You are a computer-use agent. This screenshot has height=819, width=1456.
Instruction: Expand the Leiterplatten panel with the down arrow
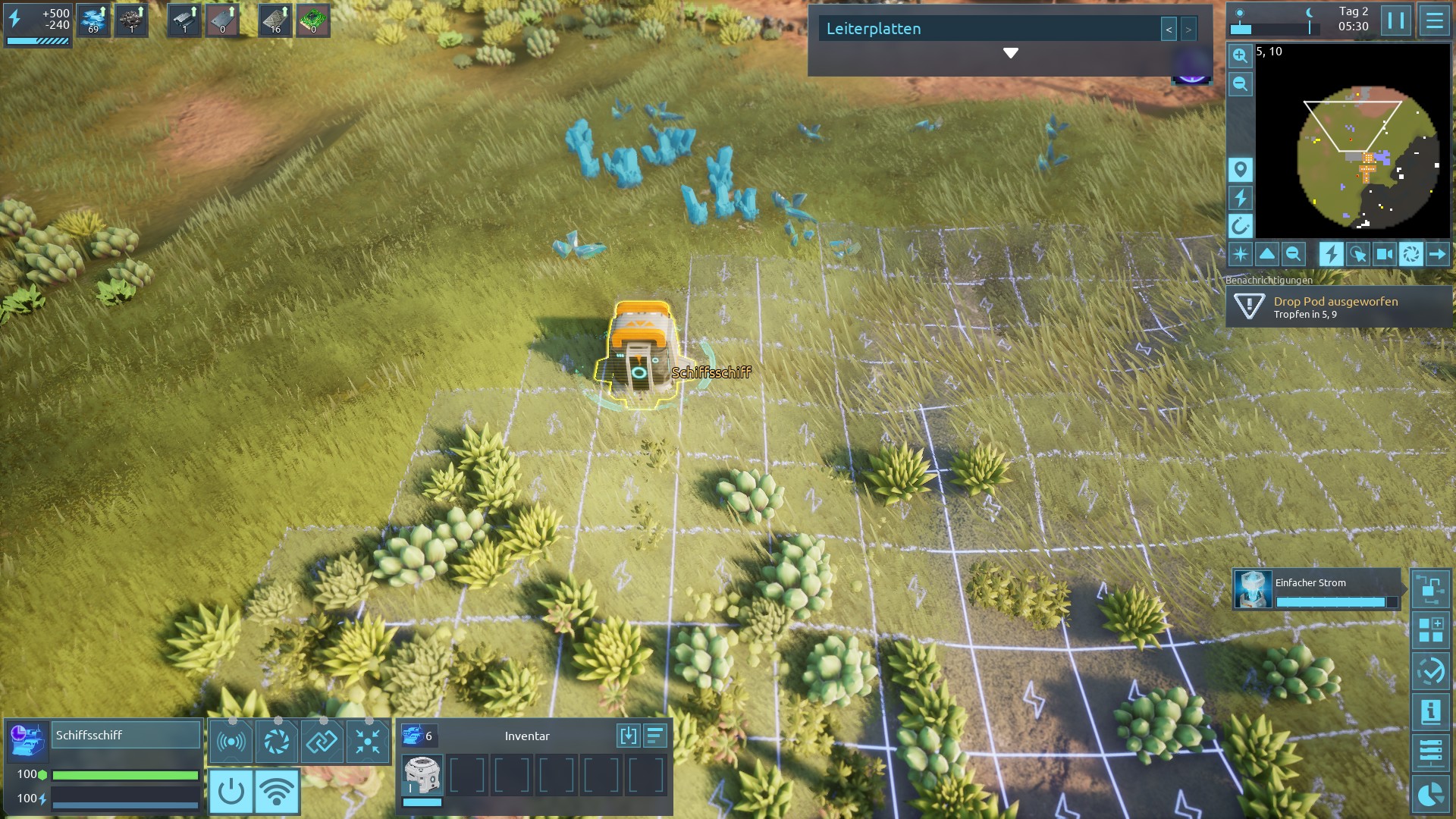coord(1010,53)
